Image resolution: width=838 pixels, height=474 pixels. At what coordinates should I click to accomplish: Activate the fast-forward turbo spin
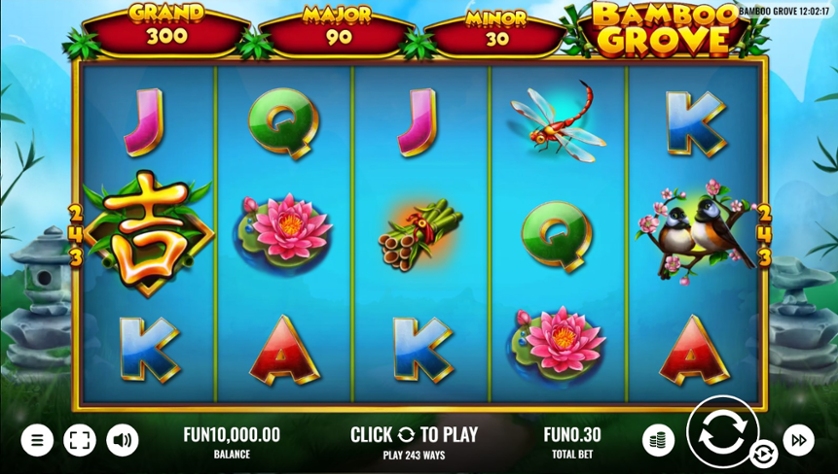tap(799, 439)
